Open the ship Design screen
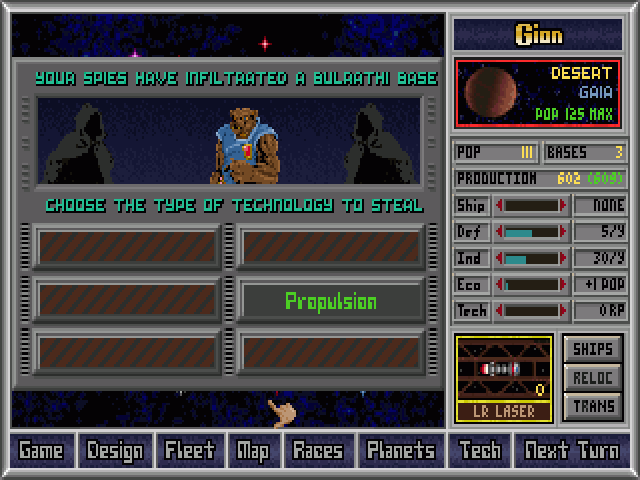This screenshot has height=480, width=640. [114, 450]
